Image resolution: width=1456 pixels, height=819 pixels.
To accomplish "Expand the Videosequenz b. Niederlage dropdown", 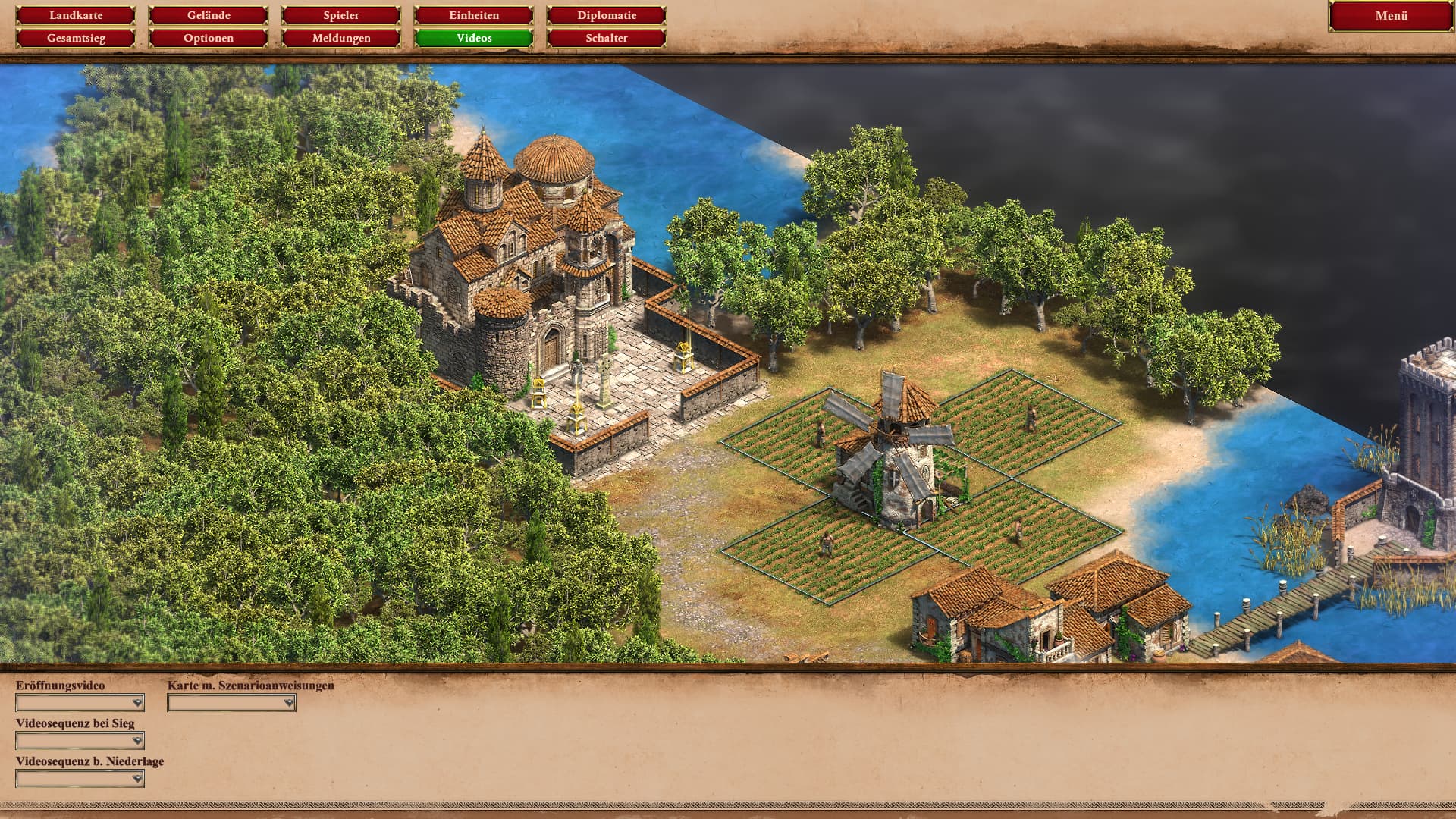I will point(80,779).
